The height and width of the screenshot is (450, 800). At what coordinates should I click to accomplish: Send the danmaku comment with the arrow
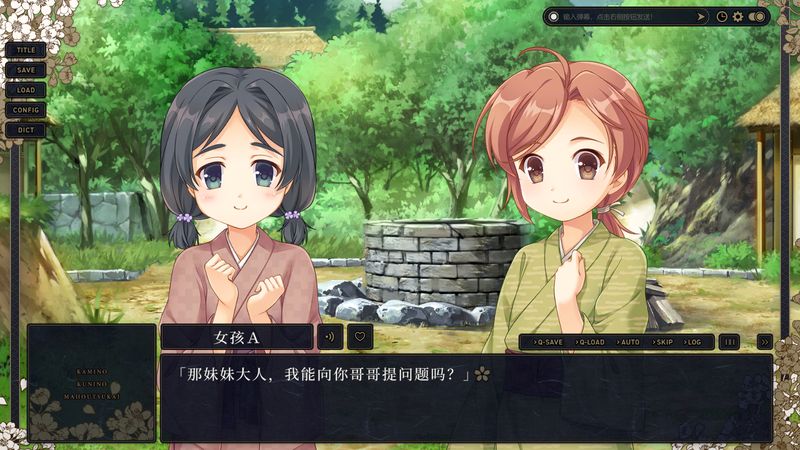point(699,17)
